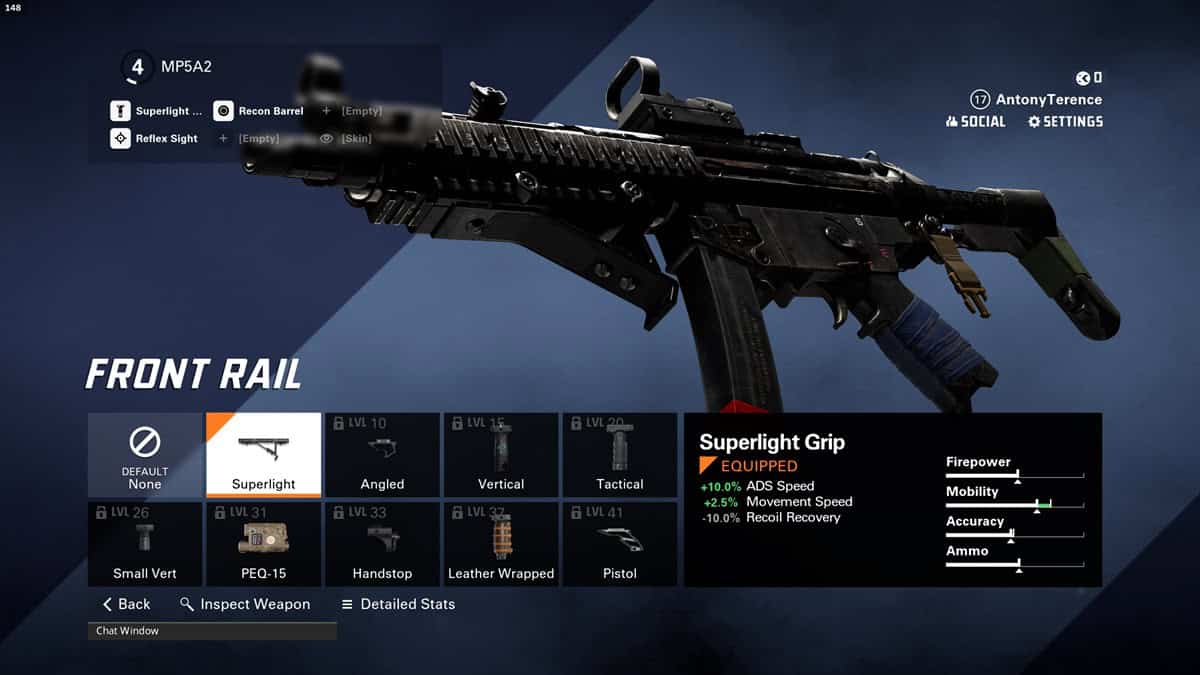Choose the Handstop attachment tile
The image size is (1200, 675).
pyautogui.click(x=382, y=544)
